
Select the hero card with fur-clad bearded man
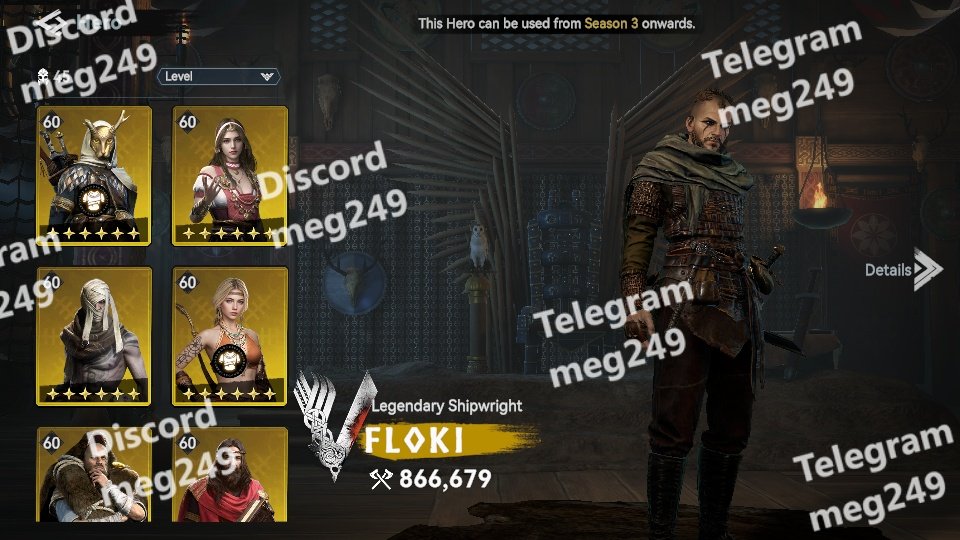pos(94,476)
